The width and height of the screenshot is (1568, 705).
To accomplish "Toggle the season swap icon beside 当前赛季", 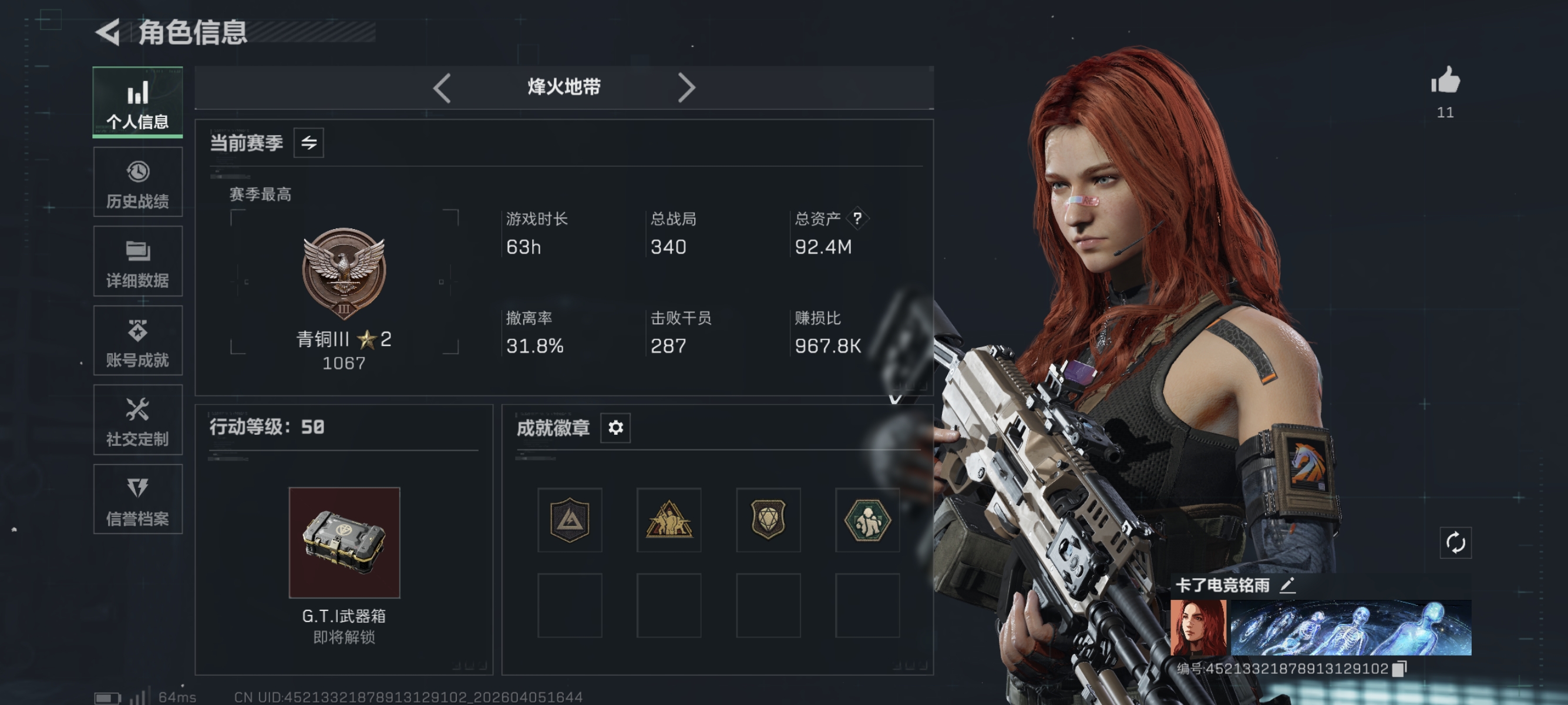I will (309, 143).
